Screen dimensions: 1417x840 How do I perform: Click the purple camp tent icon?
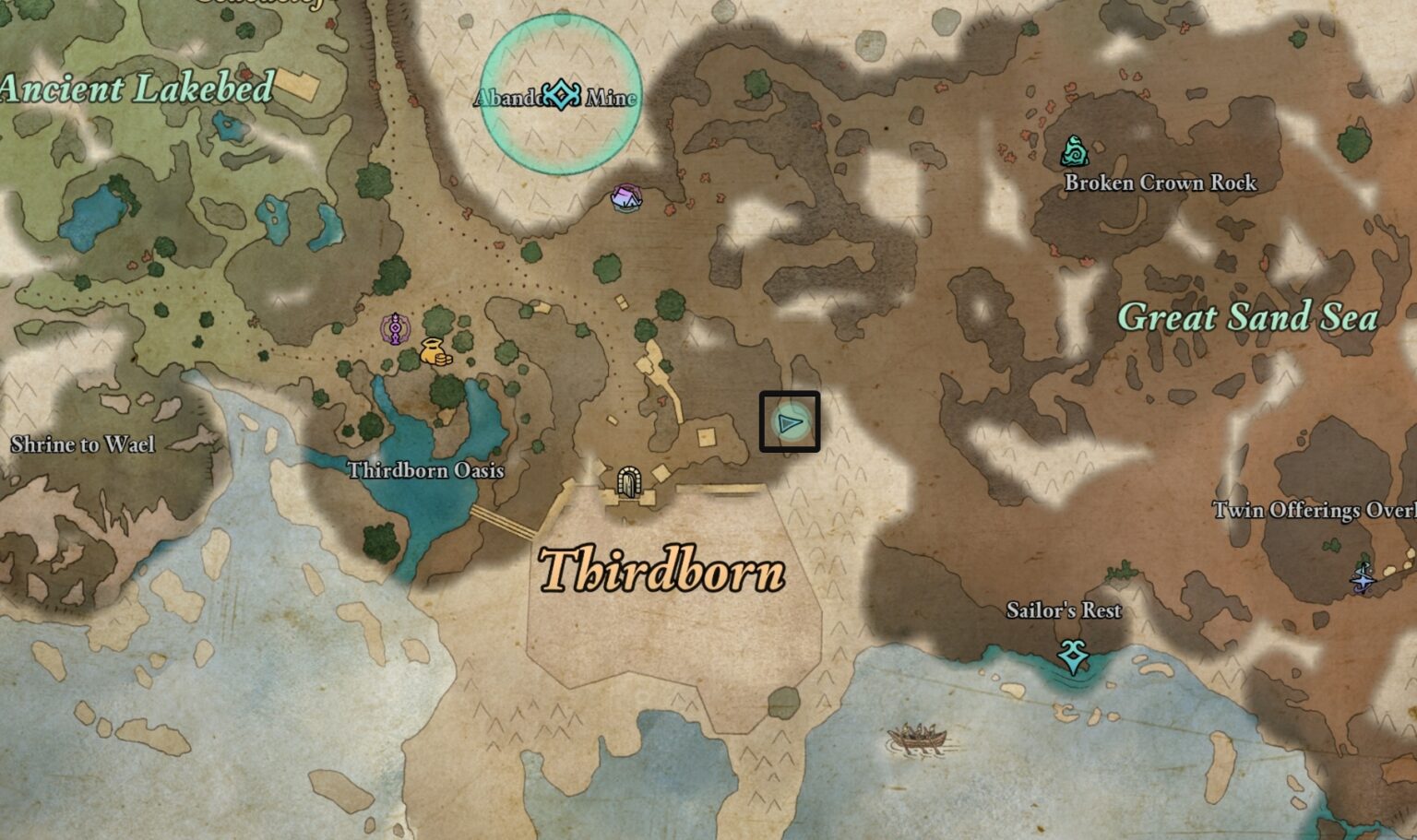point(625,195)
